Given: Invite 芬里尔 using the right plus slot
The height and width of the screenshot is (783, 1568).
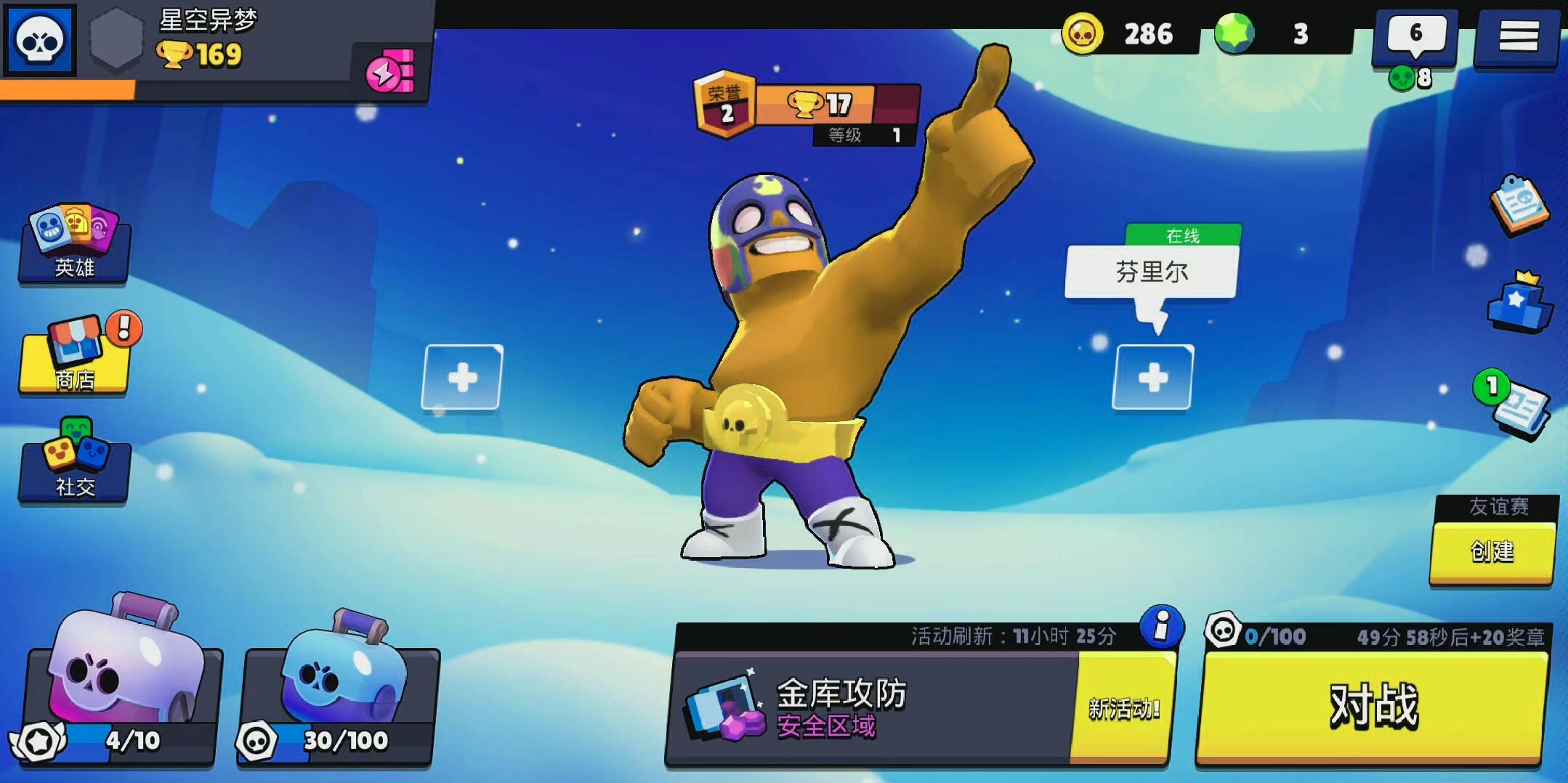Looking at the screenshot, I should click(1152, 378).
